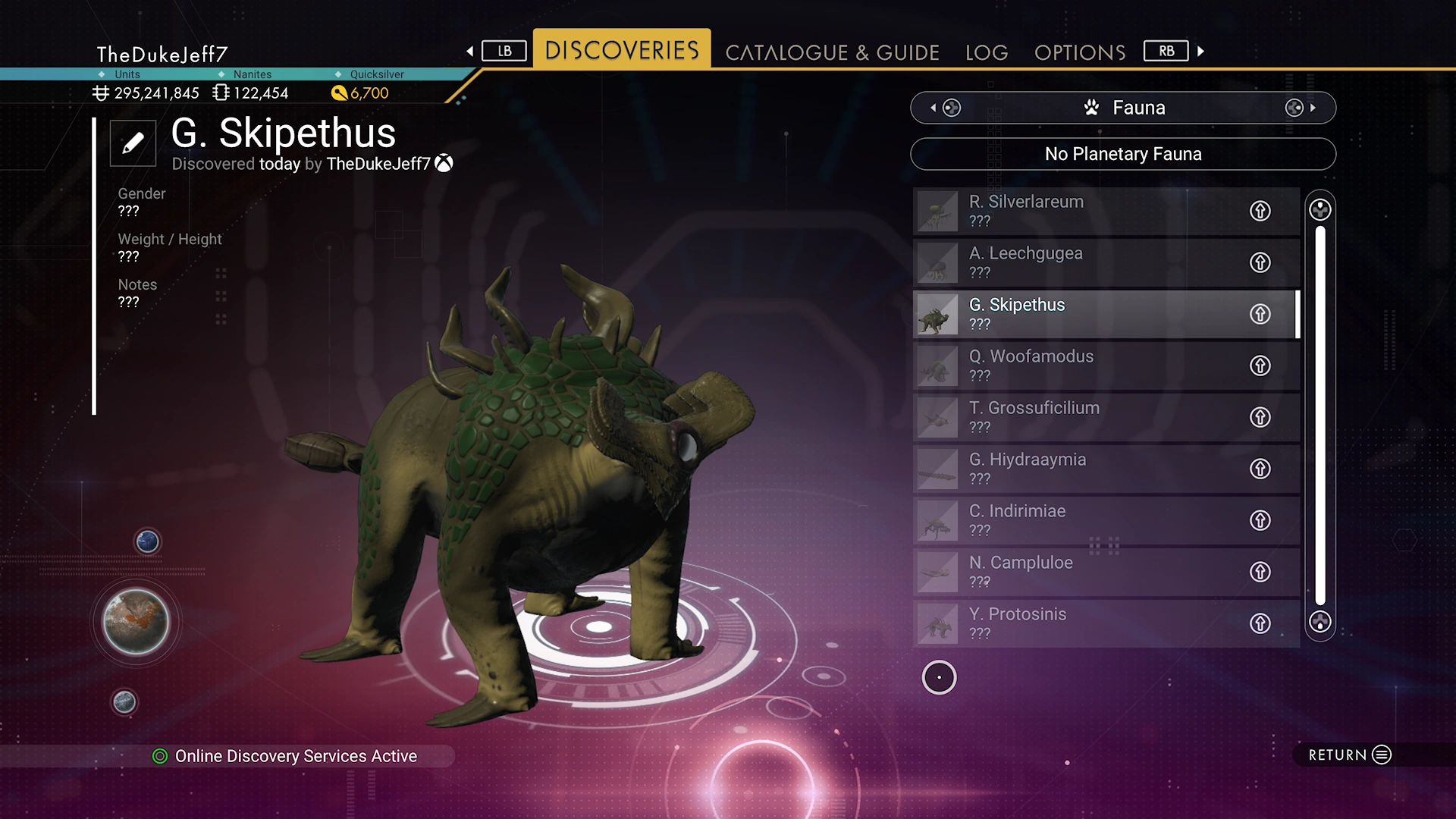
Task: Go to the Options tab
Action: (1080, 52)
